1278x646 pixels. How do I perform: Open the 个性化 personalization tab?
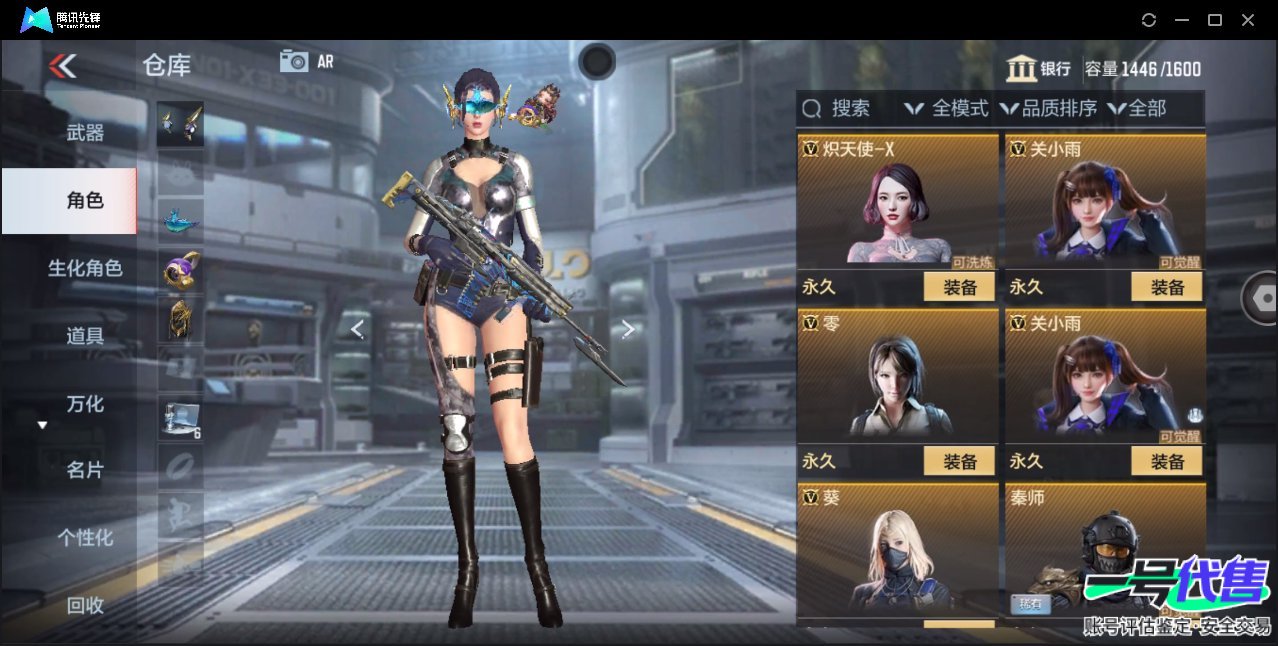pyautogui.click(x=85, y=537)
